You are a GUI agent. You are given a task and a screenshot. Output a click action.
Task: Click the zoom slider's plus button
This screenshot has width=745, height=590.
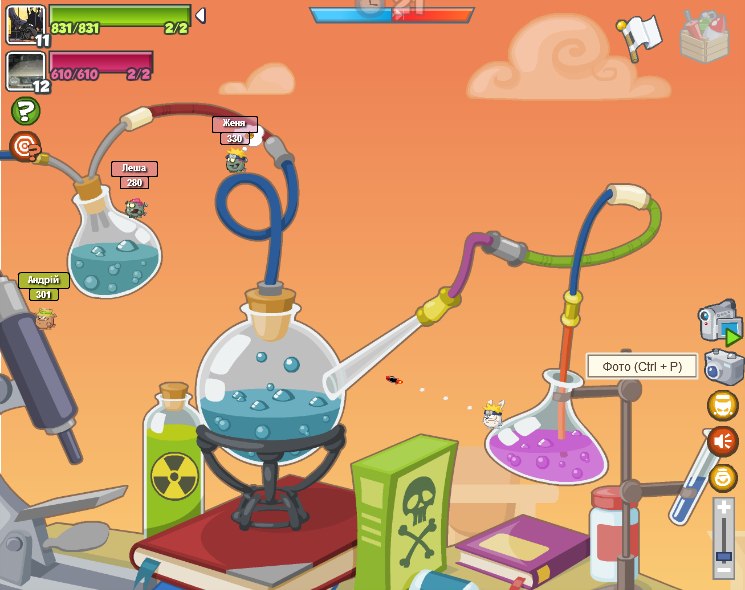click(x=723, y=509)
